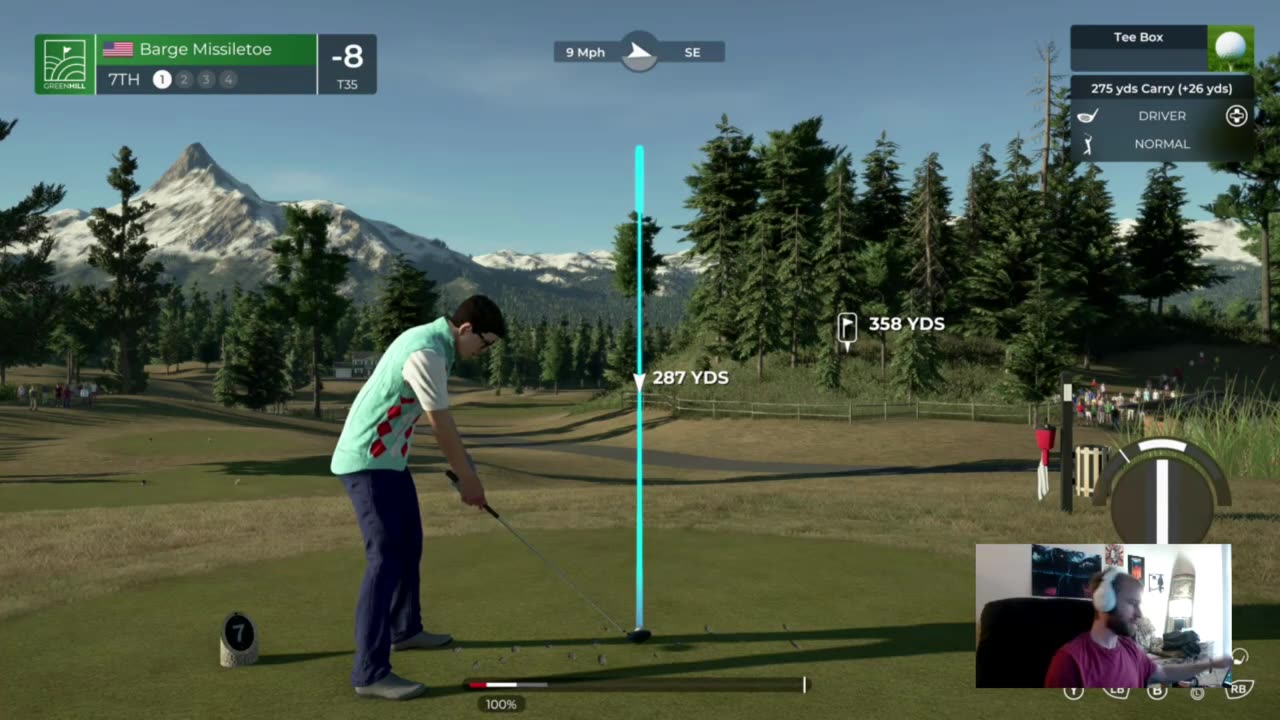1280x720 pixels.
Task: Click the wind direction compass
Action: pyautogui.click(x=639, y=51)
